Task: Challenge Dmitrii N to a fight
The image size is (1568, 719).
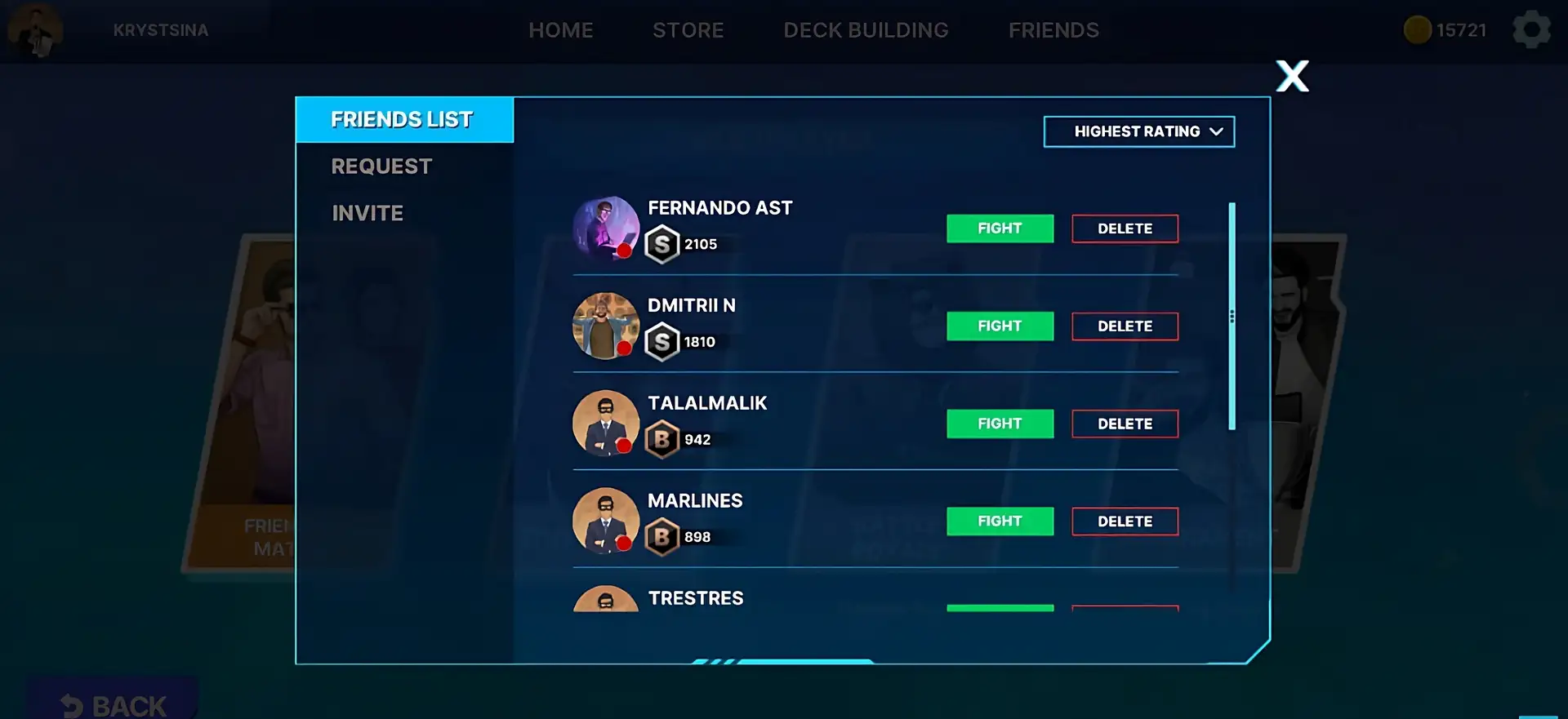Action: pos(1000,326)
